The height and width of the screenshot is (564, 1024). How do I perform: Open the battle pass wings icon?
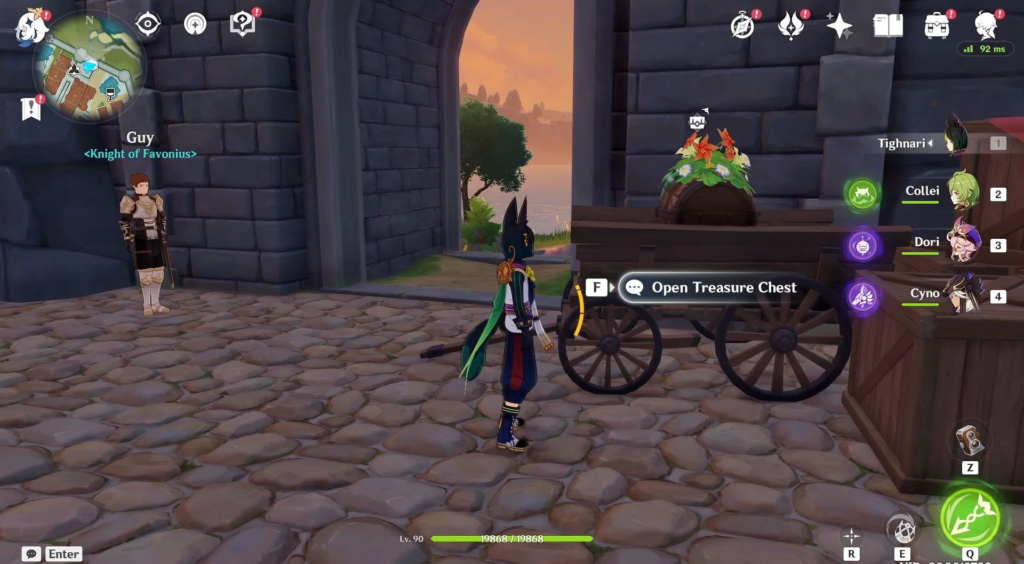click(792, 26)
